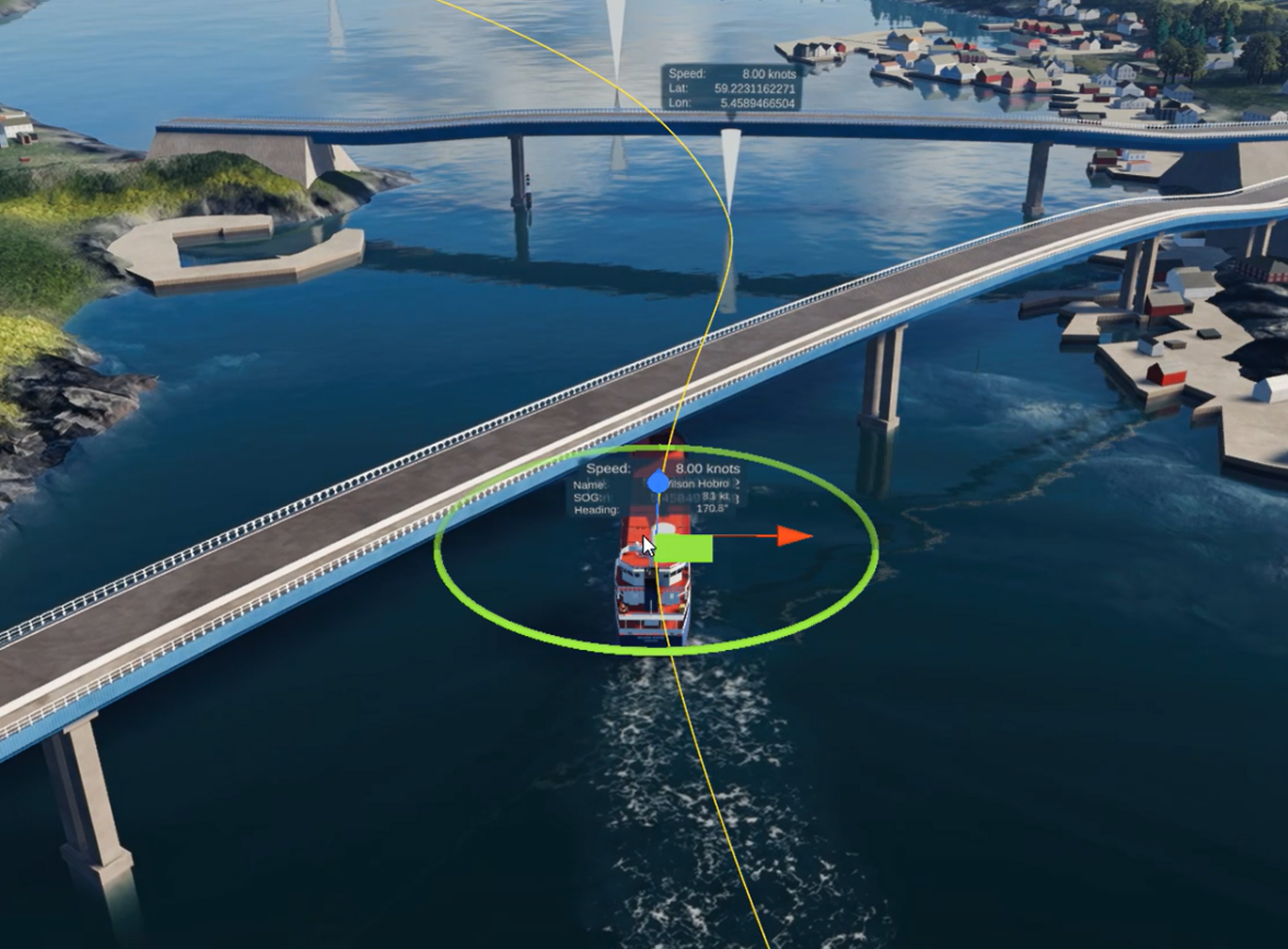Viewport: 1288px width, 949px height.
Task: Click the green square move handle
Action: click(x=686, y=549)
